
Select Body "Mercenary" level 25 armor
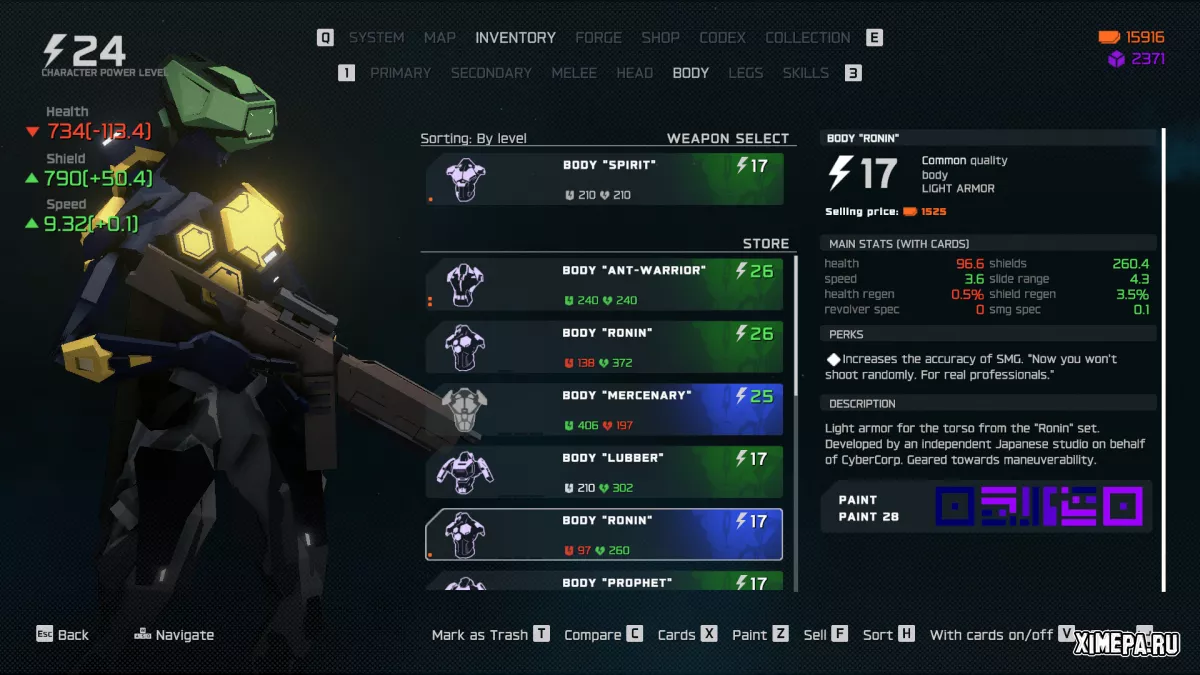click(x=604, y=410)
